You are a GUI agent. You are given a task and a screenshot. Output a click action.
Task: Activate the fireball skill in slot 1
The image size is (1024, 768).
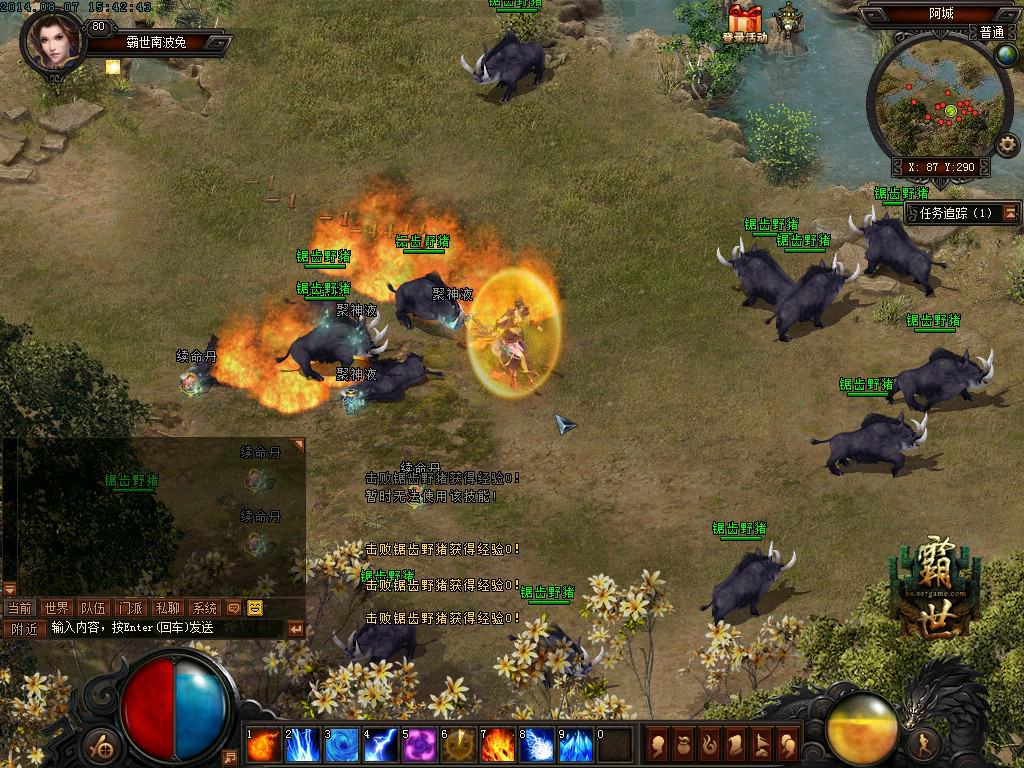(264, 745)
